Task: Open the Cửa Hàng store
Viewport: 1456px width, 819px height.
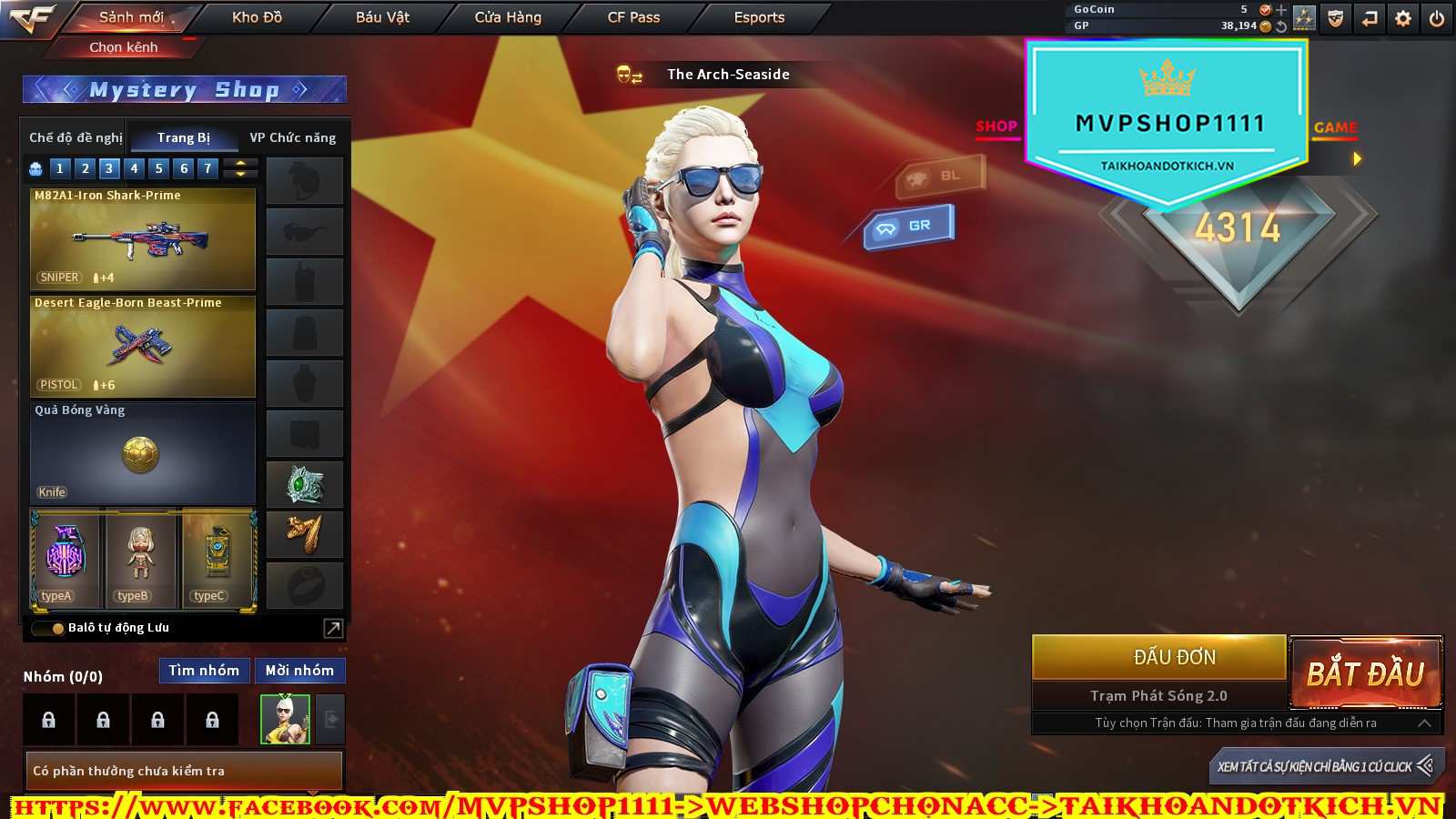Action: pos(508,17)
